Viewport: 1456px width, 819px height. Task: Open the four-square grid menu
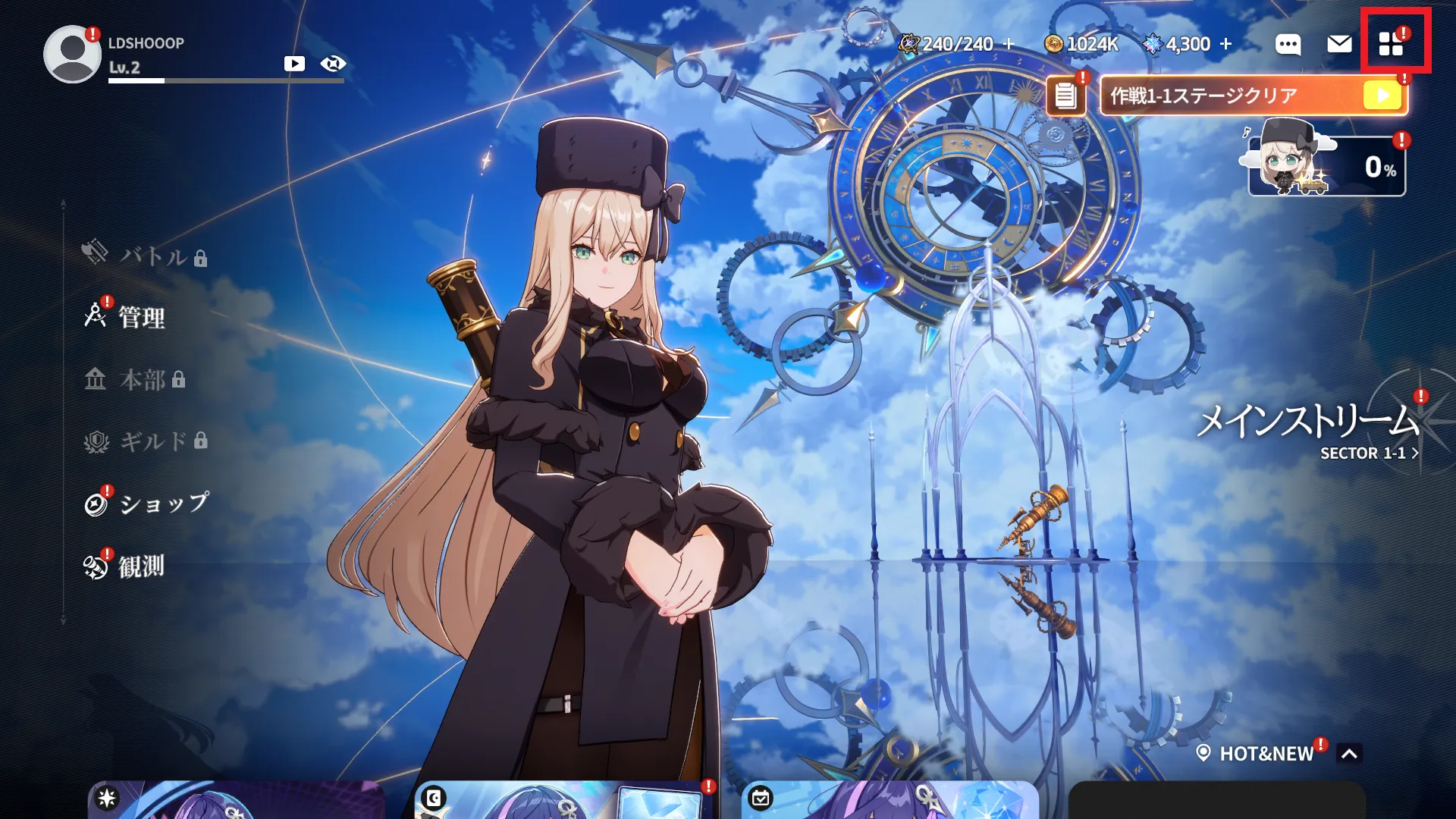(x=1392, y=44)
